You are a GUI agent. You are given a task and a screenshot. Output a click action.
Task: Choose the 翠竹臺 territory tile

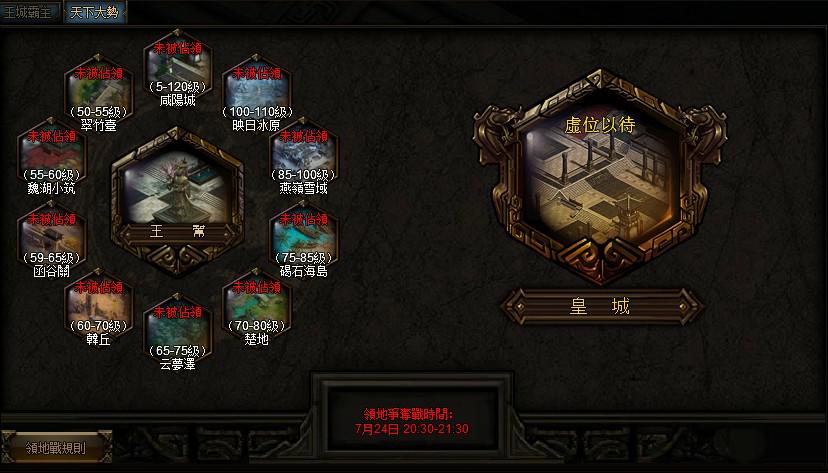click(x=98, y=96)
